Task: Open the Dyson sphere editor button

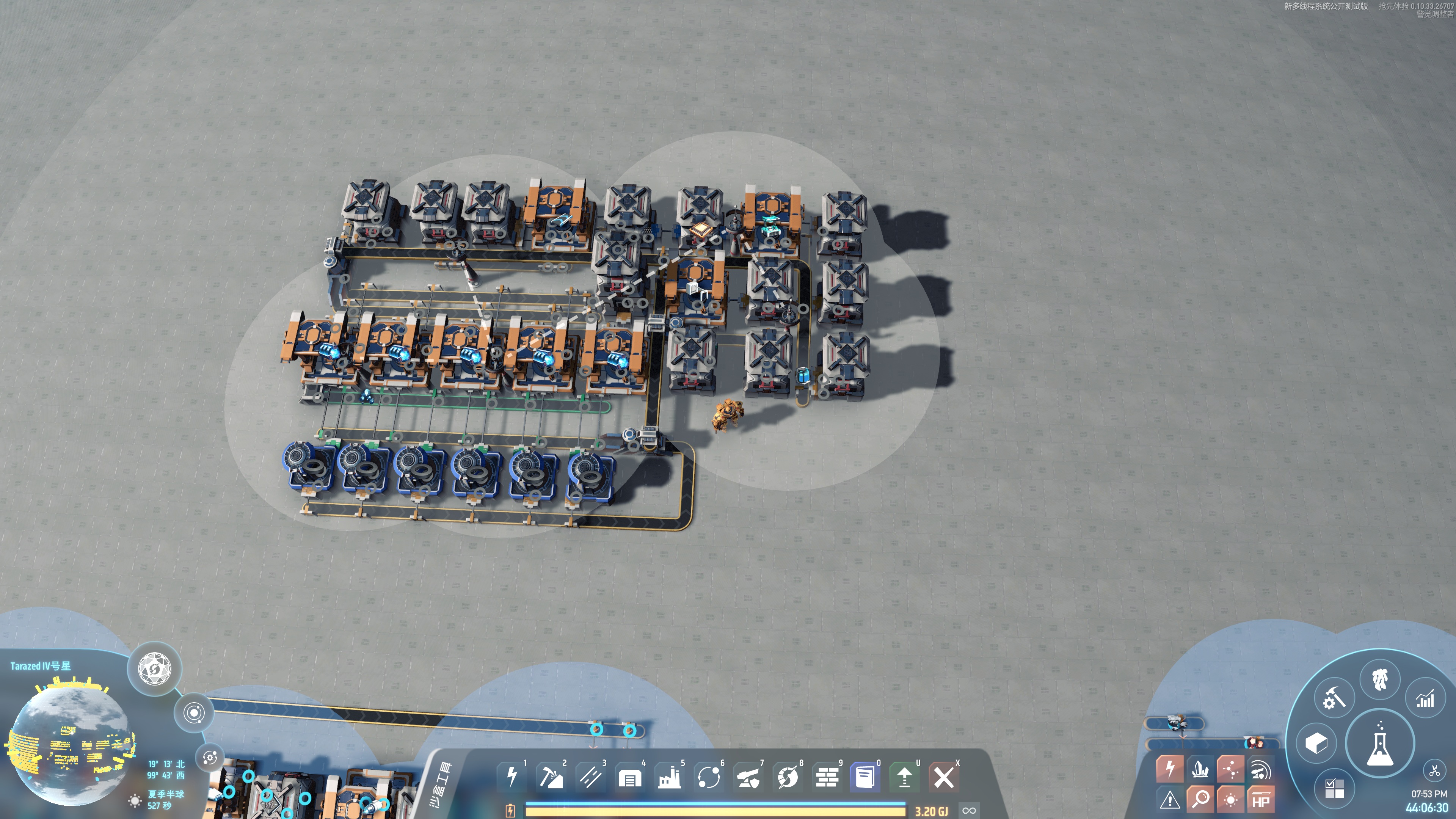Action: click(x=154, y=668)
